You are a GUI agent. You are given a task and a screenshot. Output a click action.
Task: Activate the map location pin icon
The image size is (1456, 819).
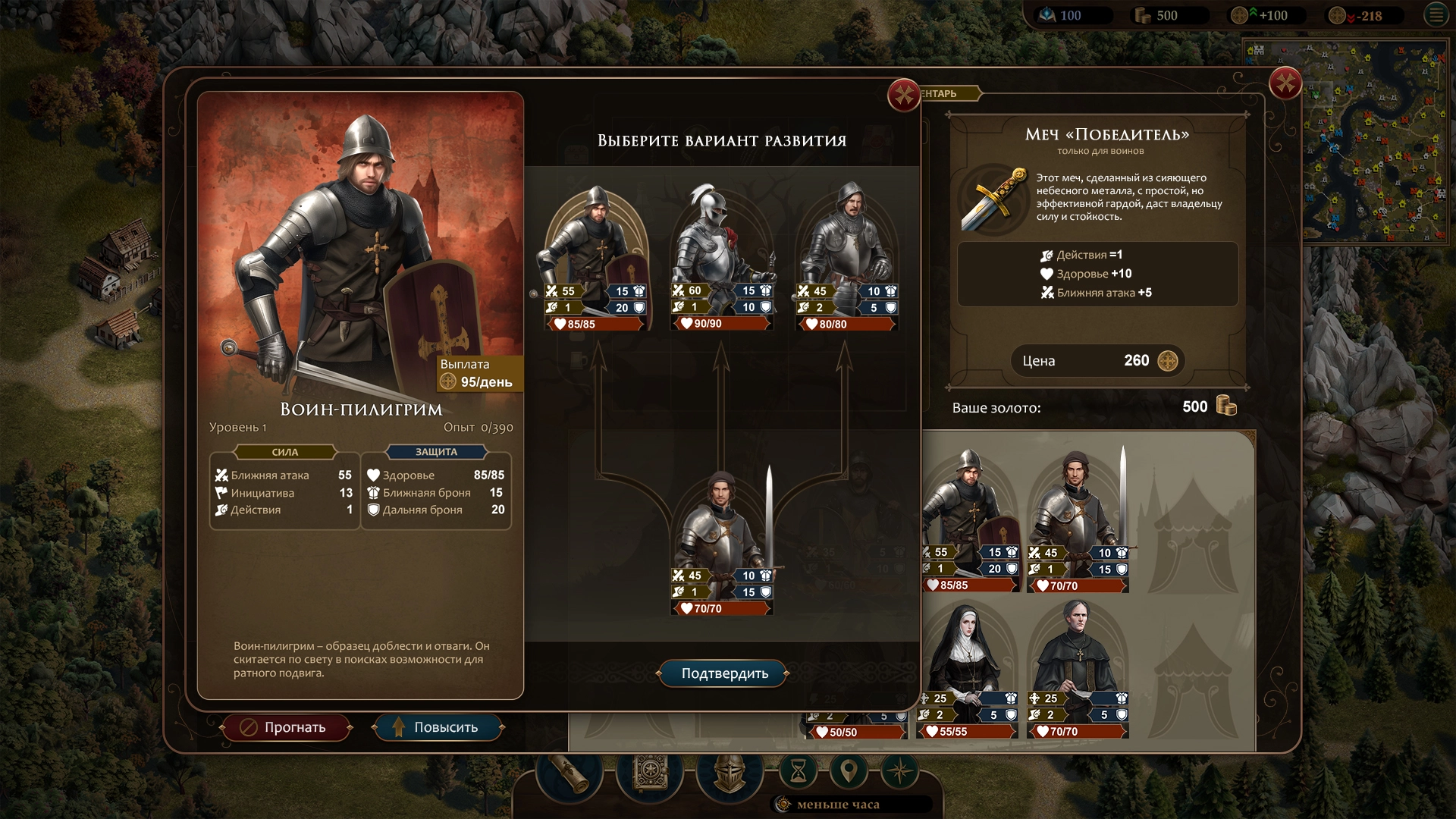[x=849, y=772]
